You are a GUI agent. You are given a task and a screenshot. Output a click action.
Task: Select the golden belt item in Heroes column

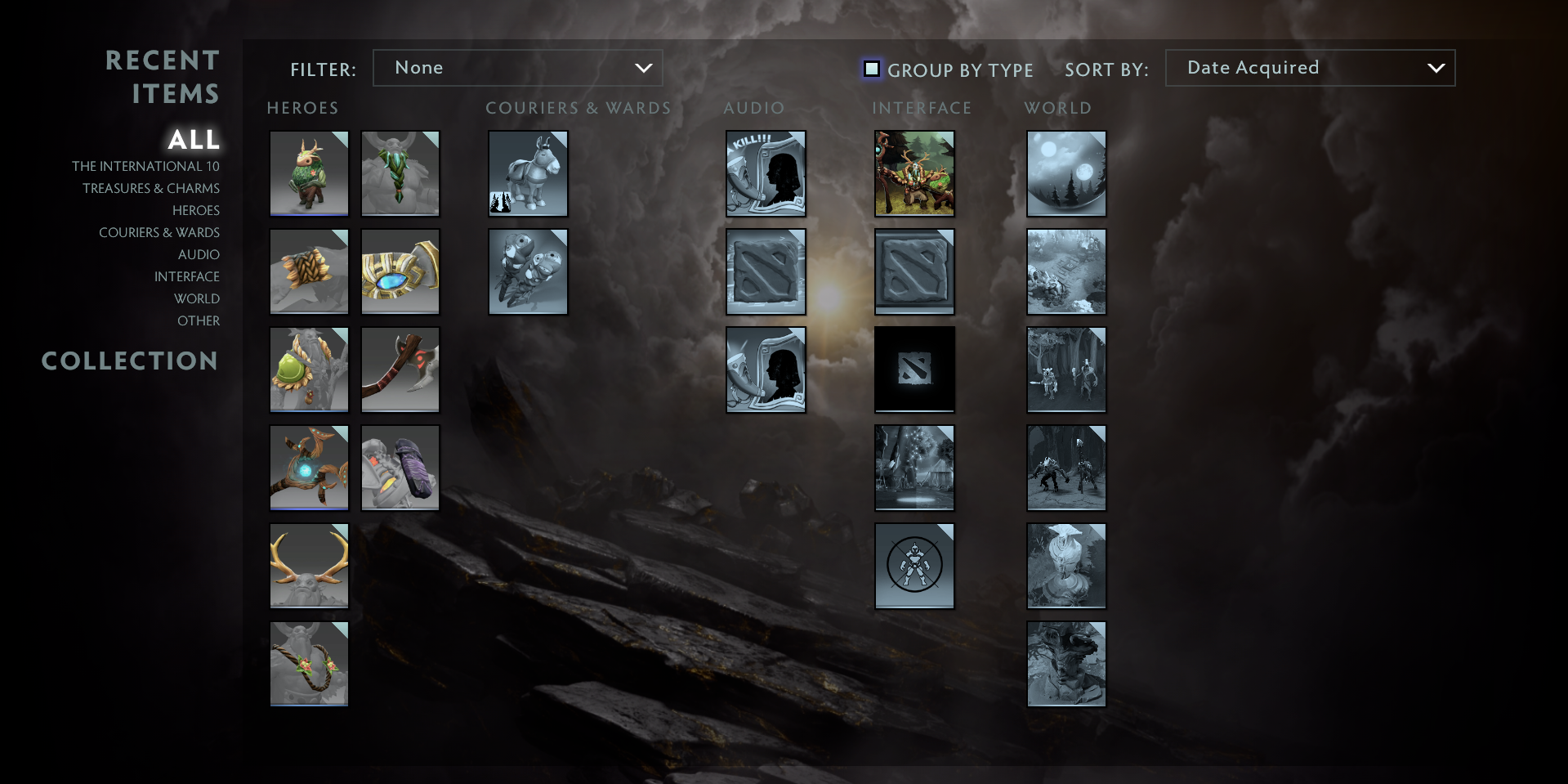400,271
